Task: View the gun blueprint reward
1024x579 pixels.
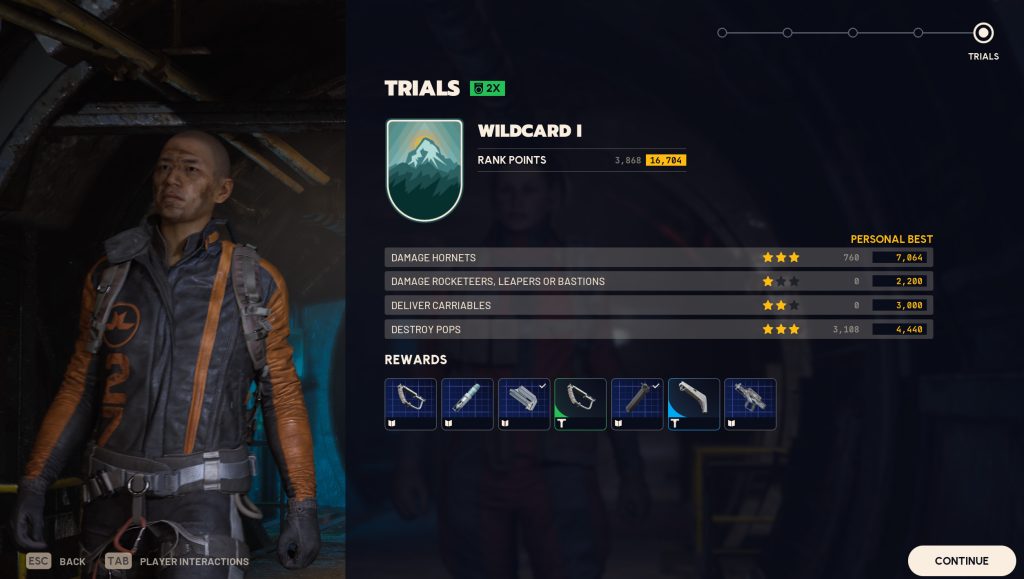Action: [x=750, y=404]
